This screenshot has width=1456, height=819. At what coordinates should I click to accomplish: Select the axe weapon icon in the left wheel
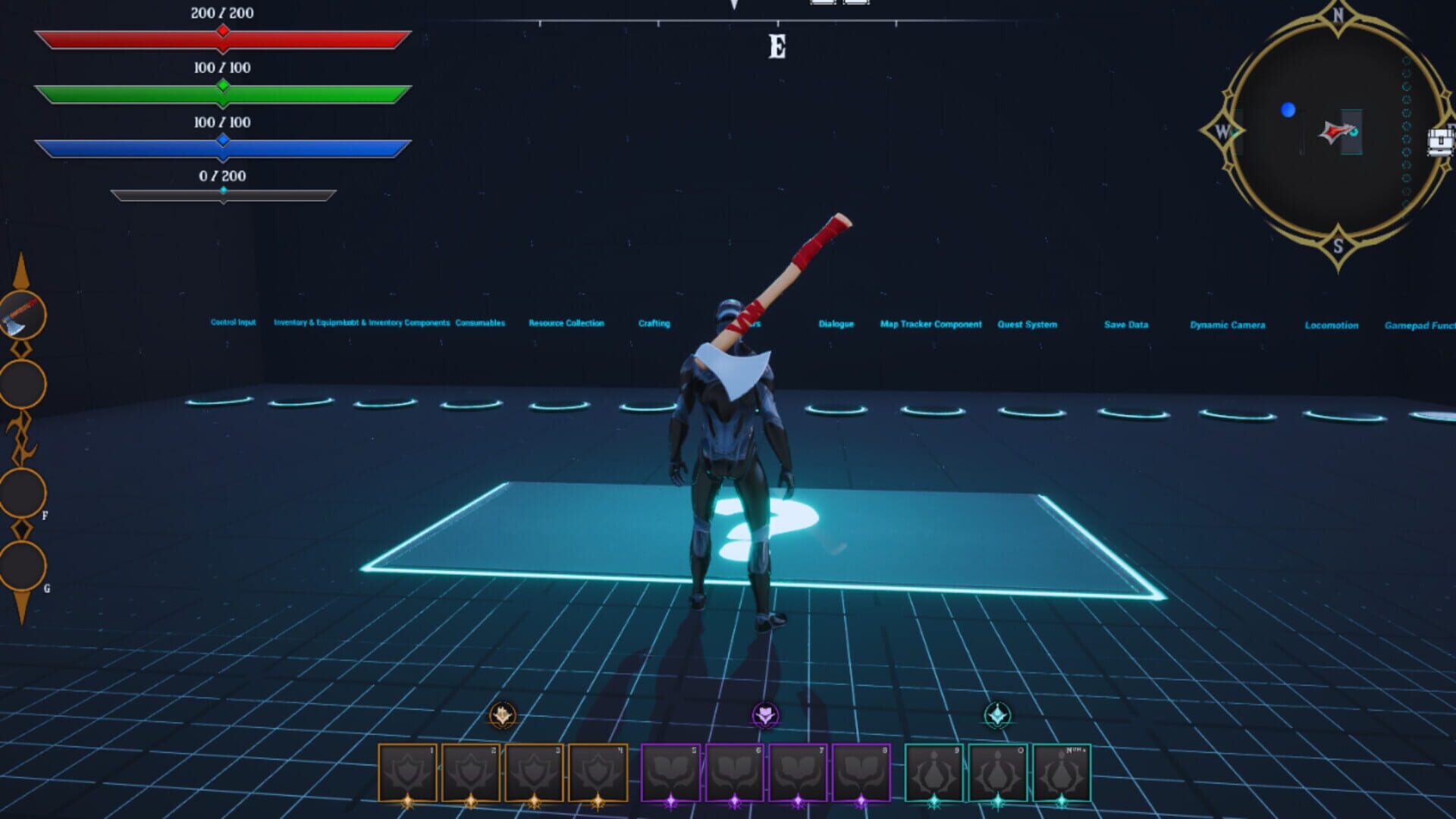coord(20,319)
